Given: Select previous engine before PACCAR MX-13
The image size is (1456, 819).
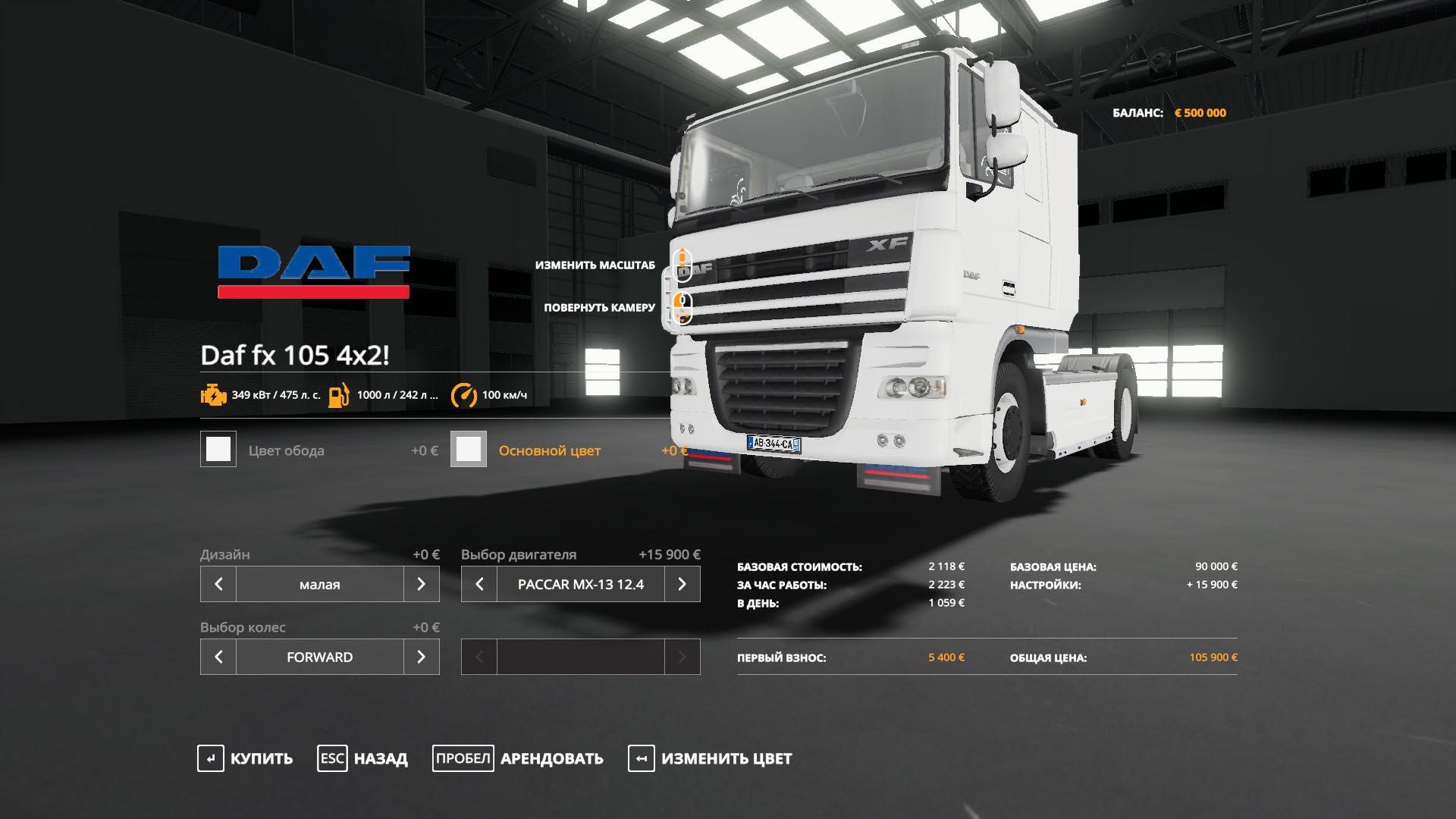Looking at the screenshot, I should pos(479,584).
